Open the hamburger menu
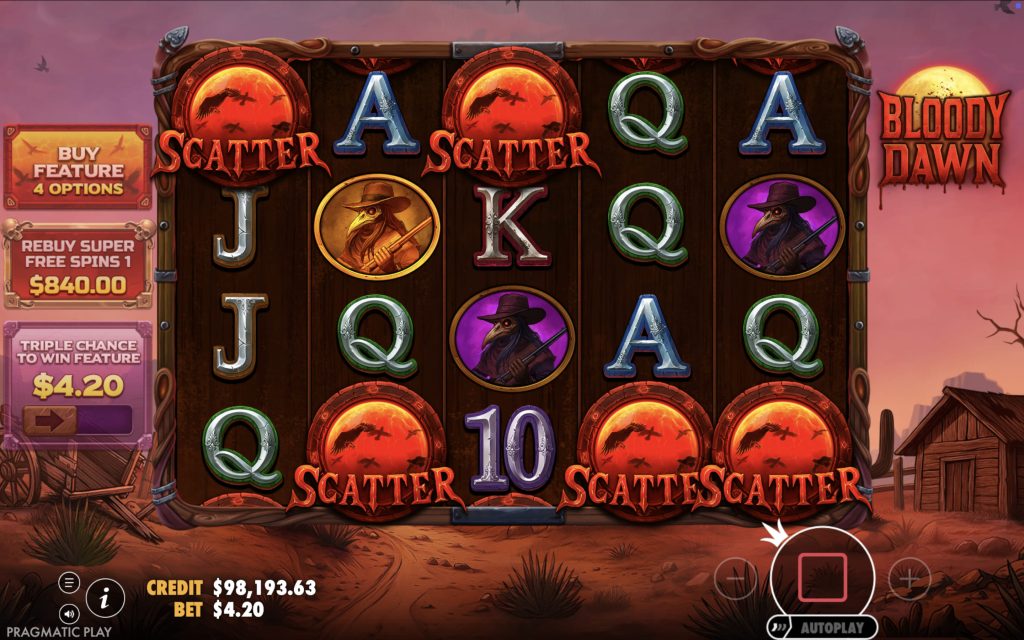Viewport: 1024px width, 640px height. (x=69, y=582)
